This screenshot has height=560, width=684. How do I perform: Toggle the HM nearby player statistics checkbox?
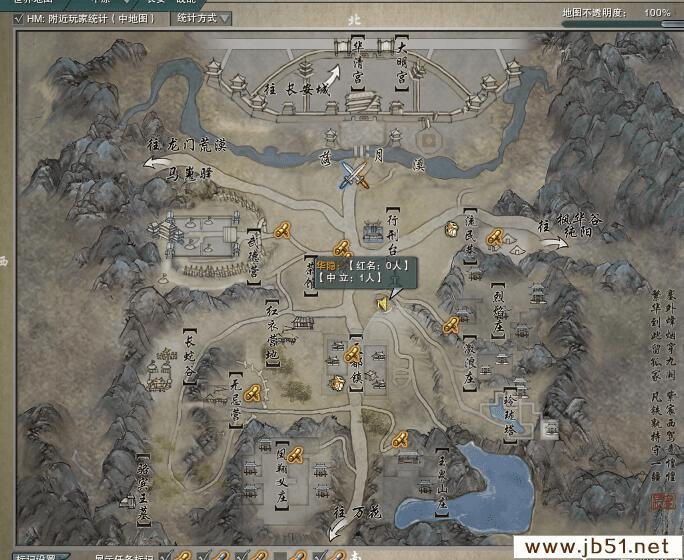point(20,18)
